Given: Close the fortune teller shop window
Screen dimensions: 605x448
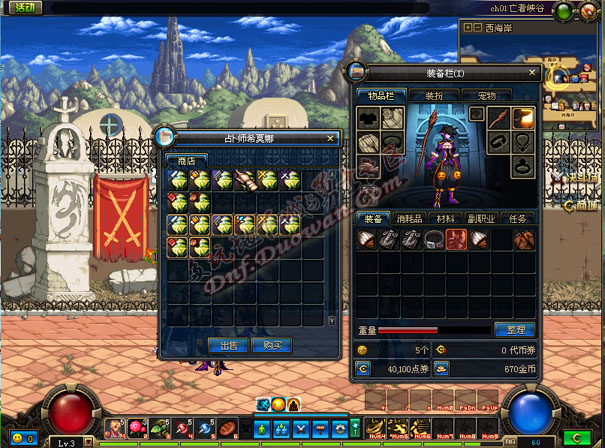Looking at the screenshot, I should click(x=331, y=138).
